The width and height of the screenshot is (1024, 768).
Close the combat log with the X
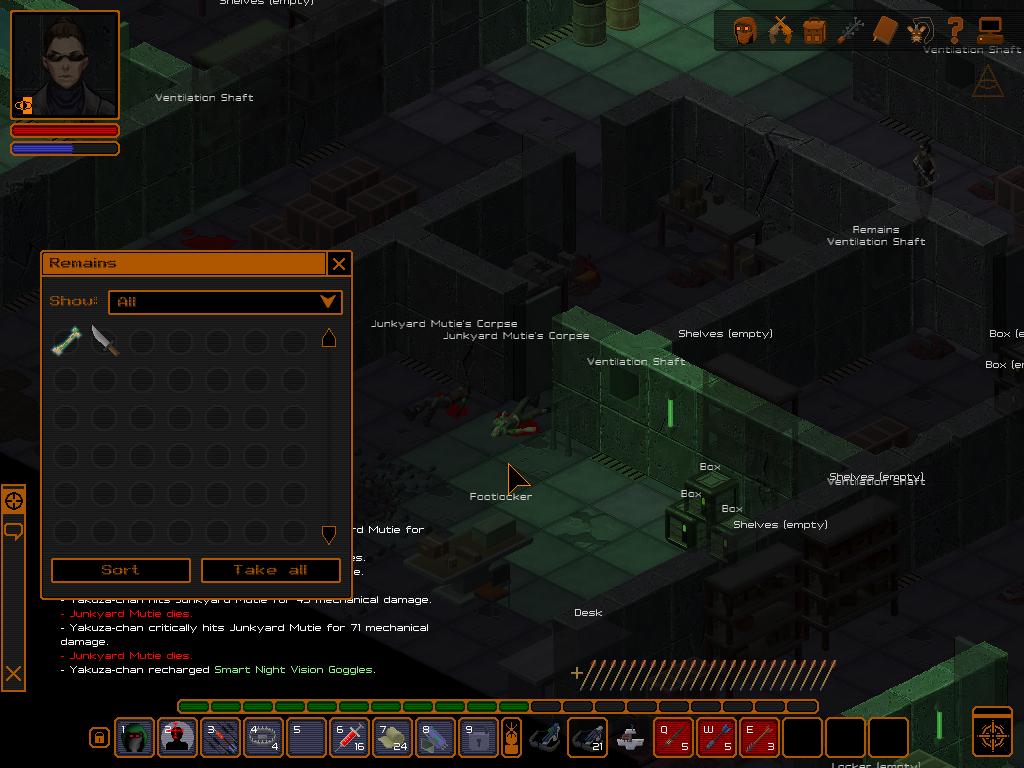(x=13, y=674)
